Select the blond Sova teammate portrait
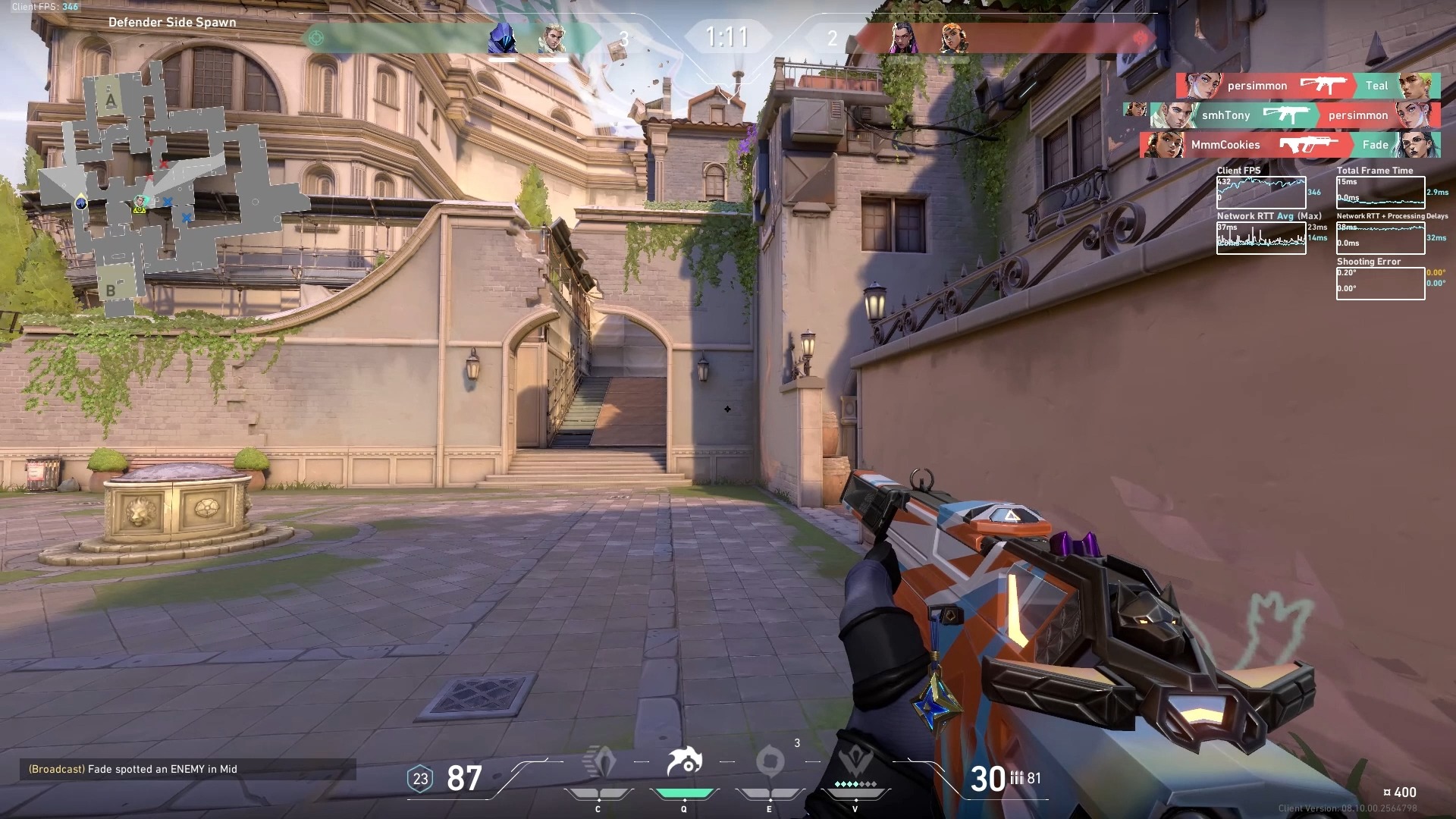The image size is (1456, 819). (552, 38)
